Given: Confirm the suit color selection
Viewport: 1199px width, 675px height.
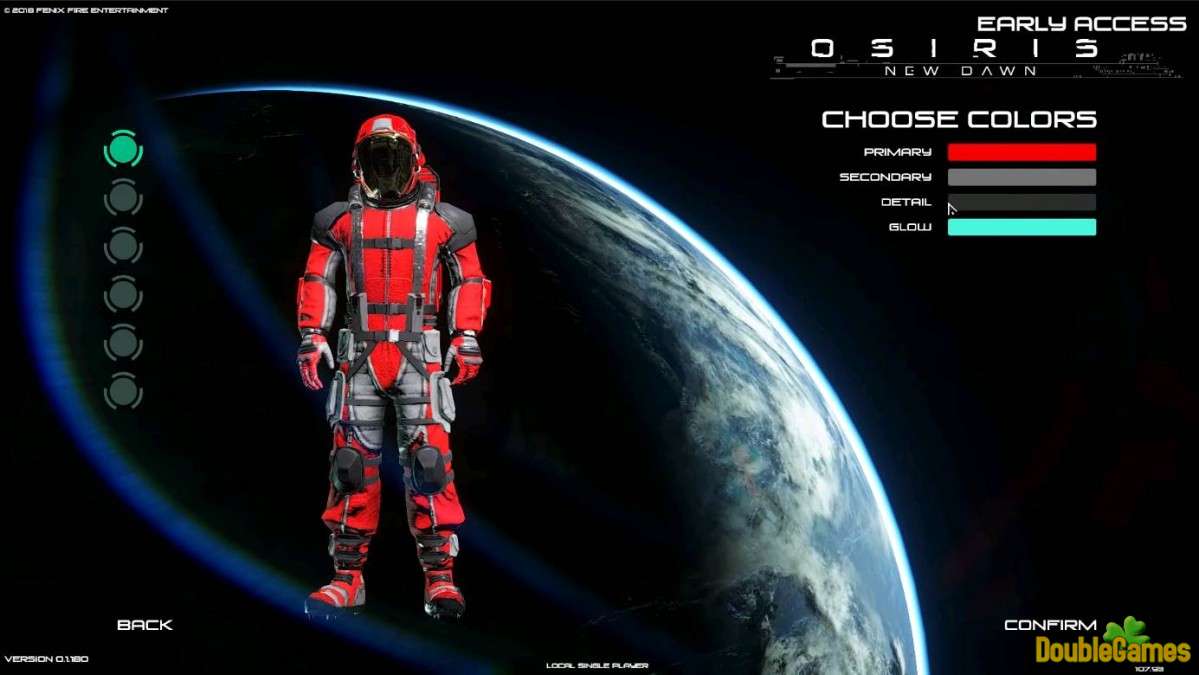Looking at the screenshot, I should click(1050, 625).
